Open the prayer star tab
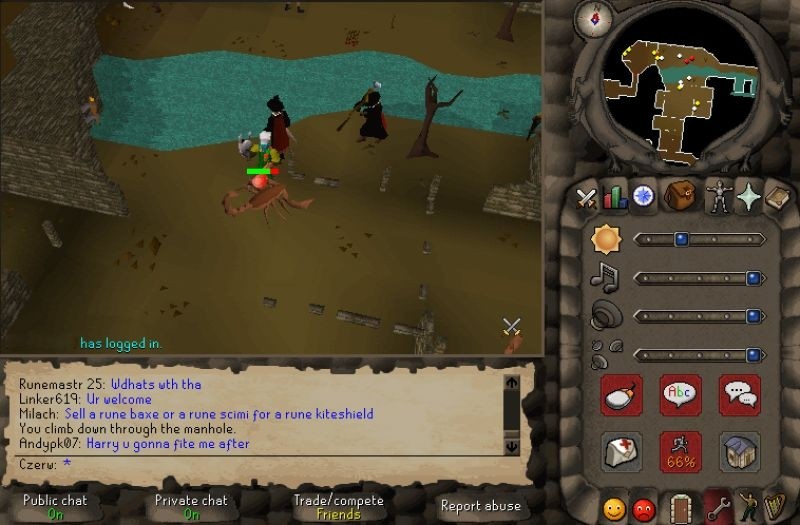Image resolution: width=800 pixels, height=525 pixels. click(747, 197)
